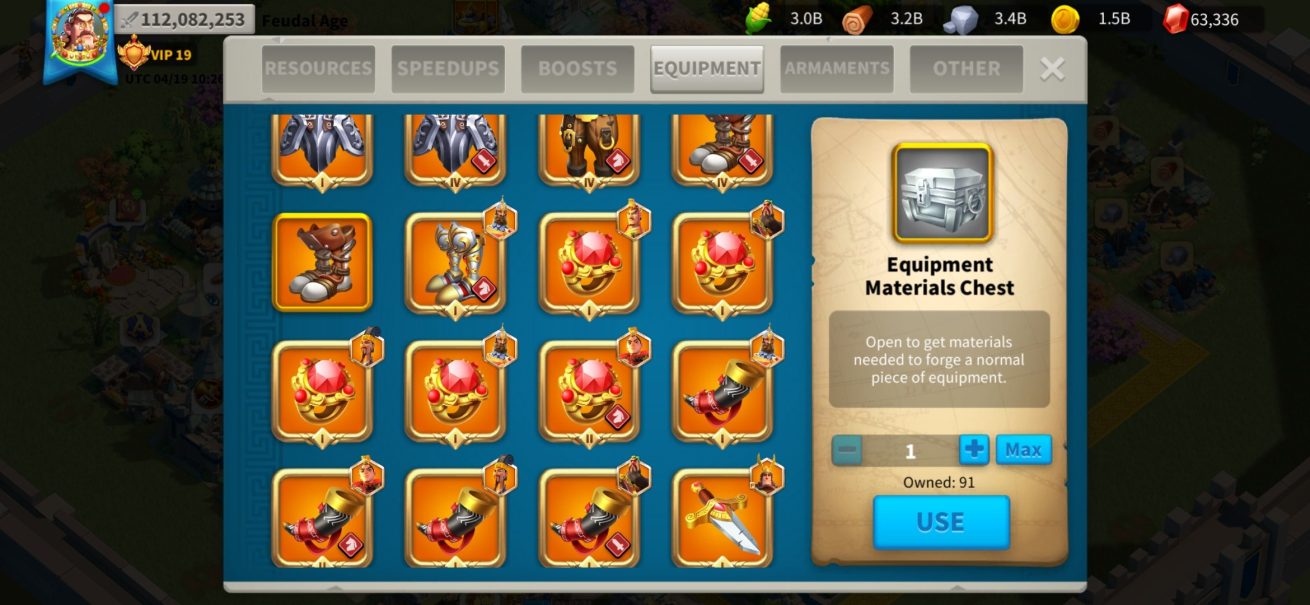Switch to the Resources tab
Screen dimensions: 1310x605
click(318, 69)
